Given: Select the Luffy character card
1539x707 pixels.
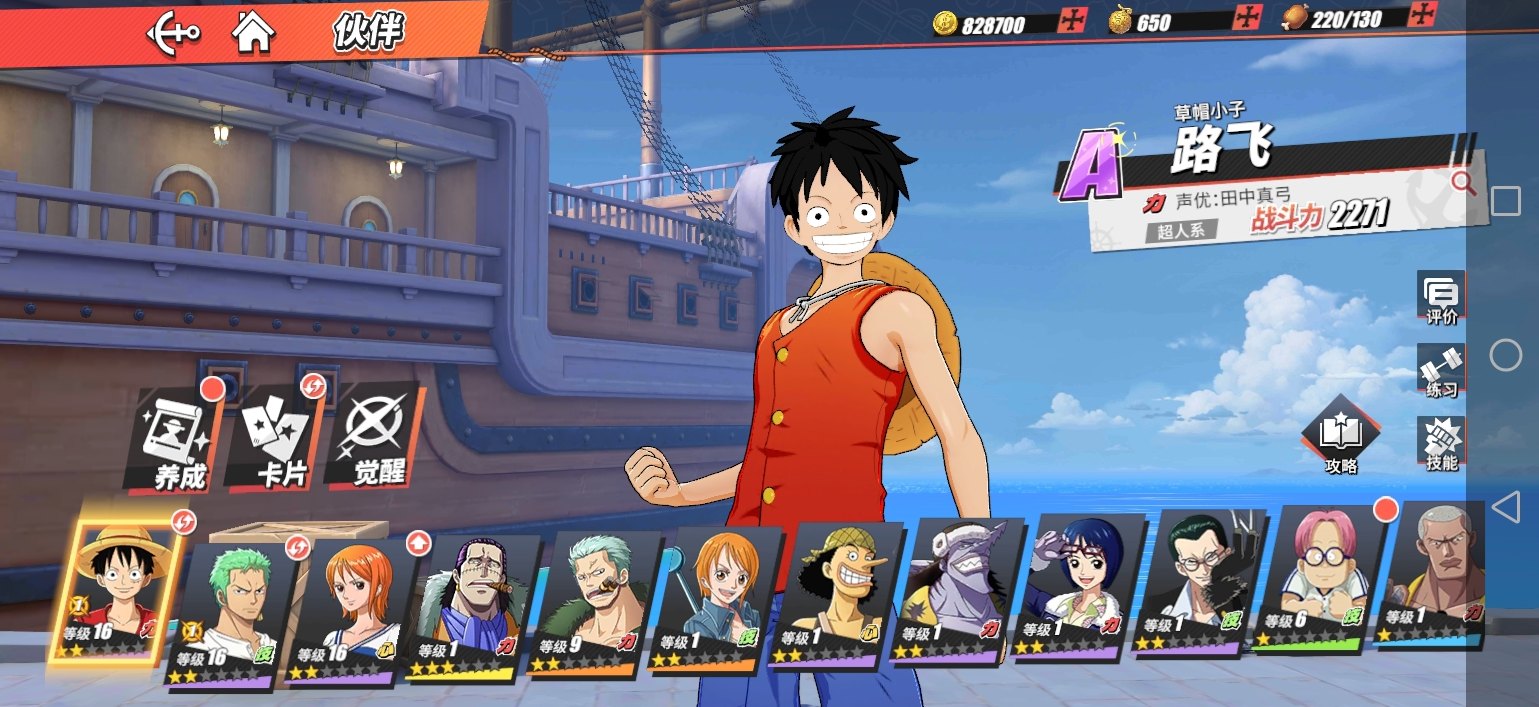Looking at the screenshot, I should (119, 591).
